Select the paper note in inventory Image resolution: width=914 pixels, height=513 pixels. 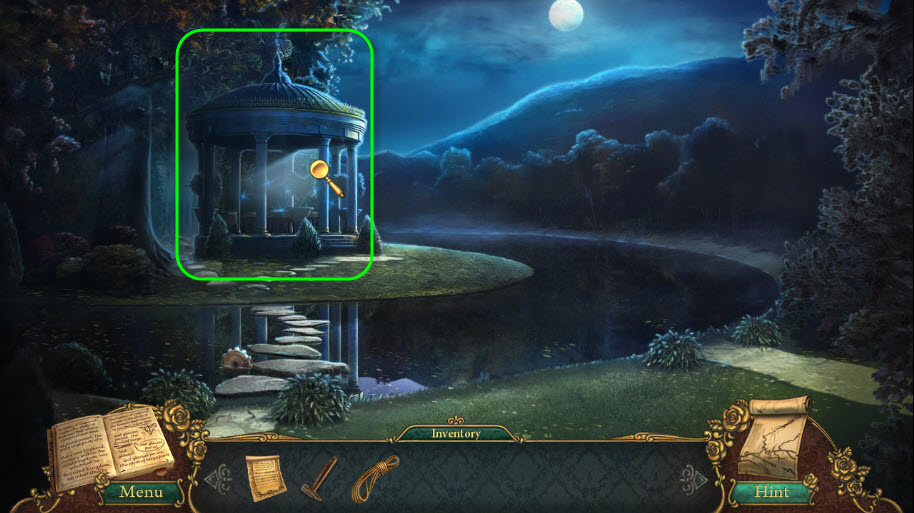point(265,477)
